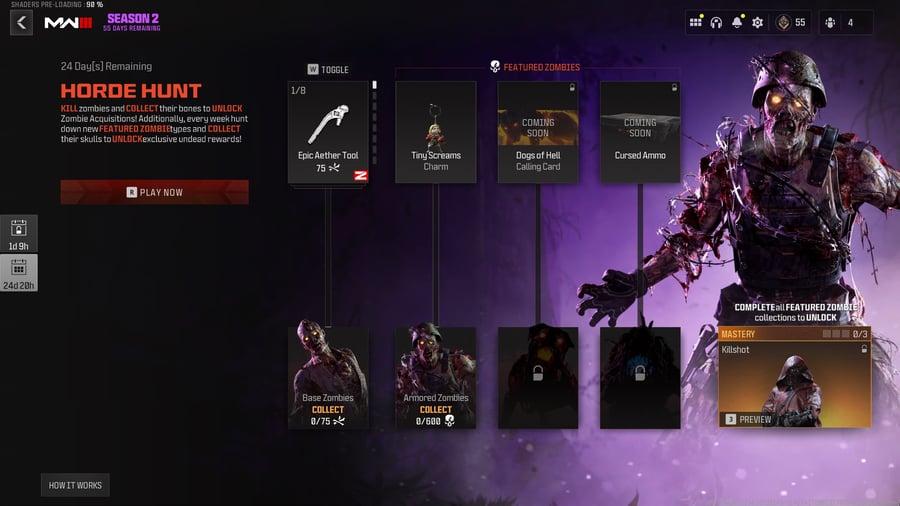Select the Epic Aether Tool reward
Screen dimensions: 900x506
[x=327, y=132]
